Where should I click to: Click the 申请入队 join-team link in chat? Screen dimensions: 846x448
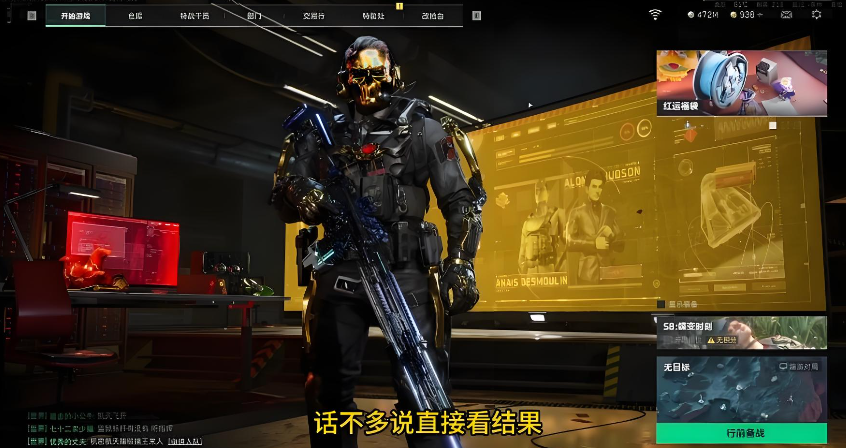click(184, 440)
